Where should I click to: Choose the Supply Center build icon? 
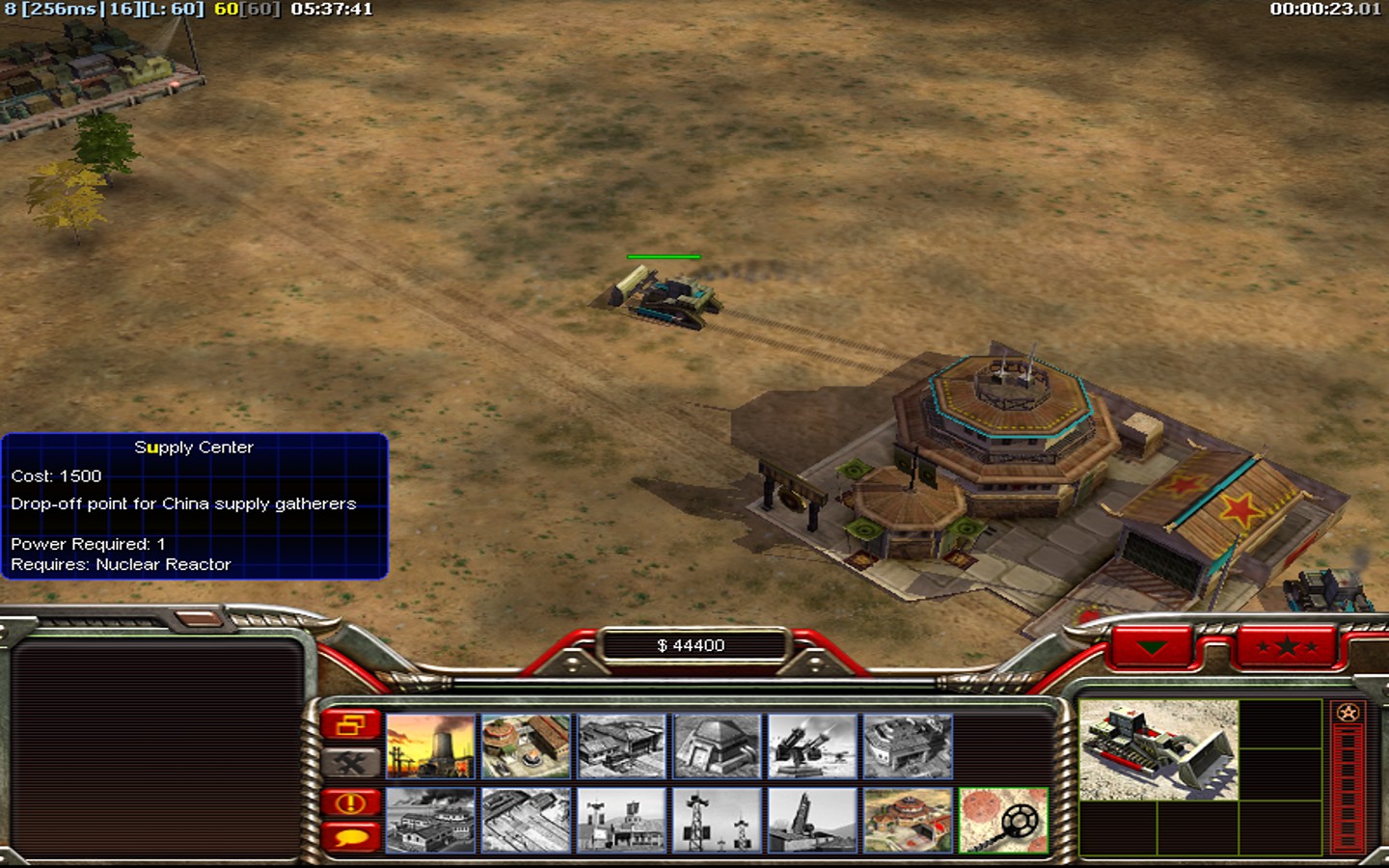526,746
